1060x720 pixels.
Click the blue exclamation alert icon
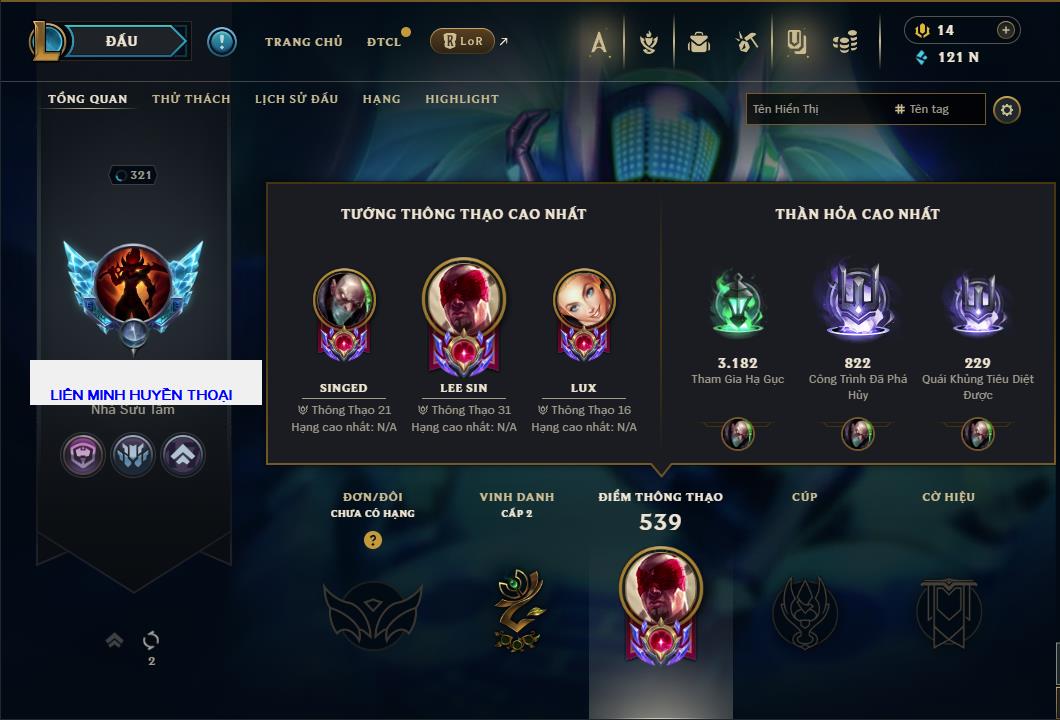point(222,42)
